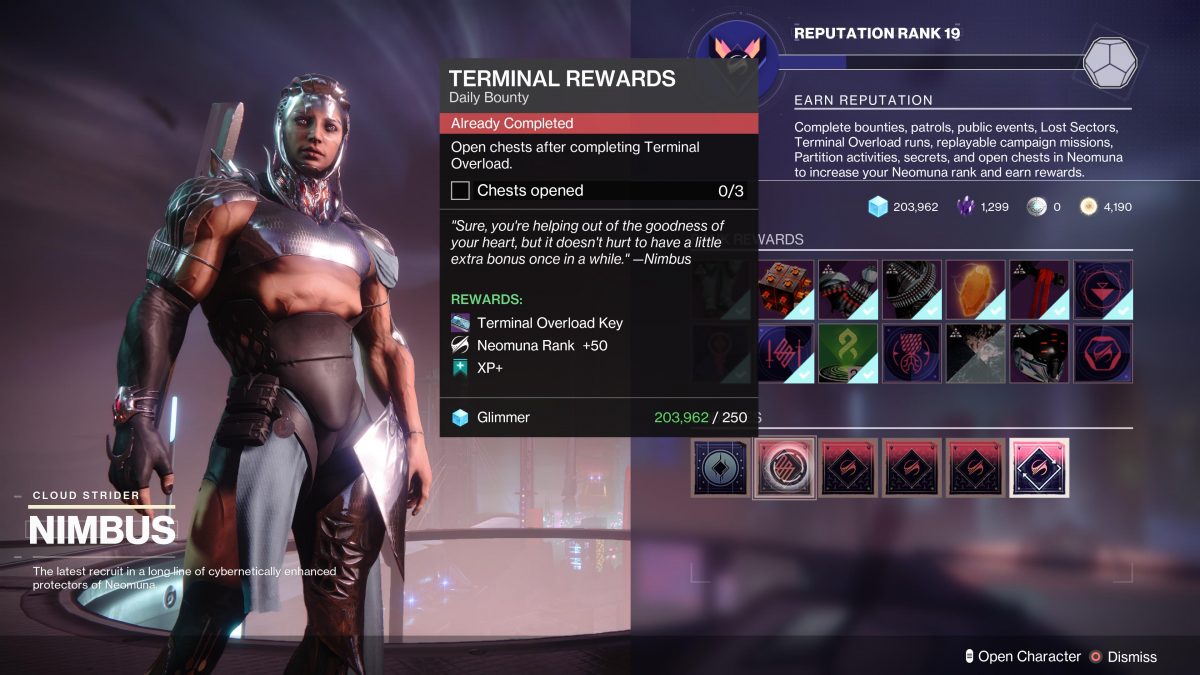Select the highlighted Terminal Rewards bounty tile
Viewport: 1200px width, 675px height.
tap(784, 467)
